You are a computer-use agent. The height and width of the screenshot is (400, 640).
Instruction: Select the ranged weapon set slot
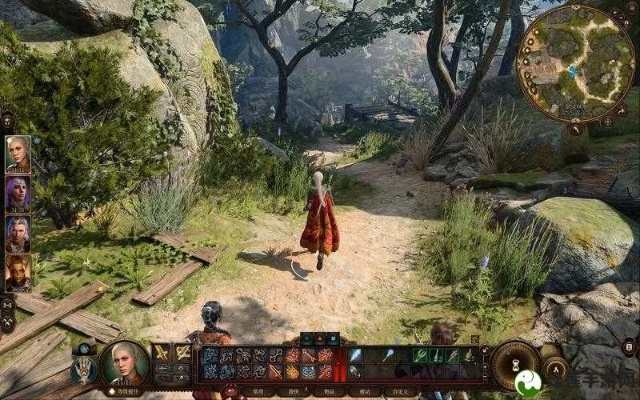point(183,353)
